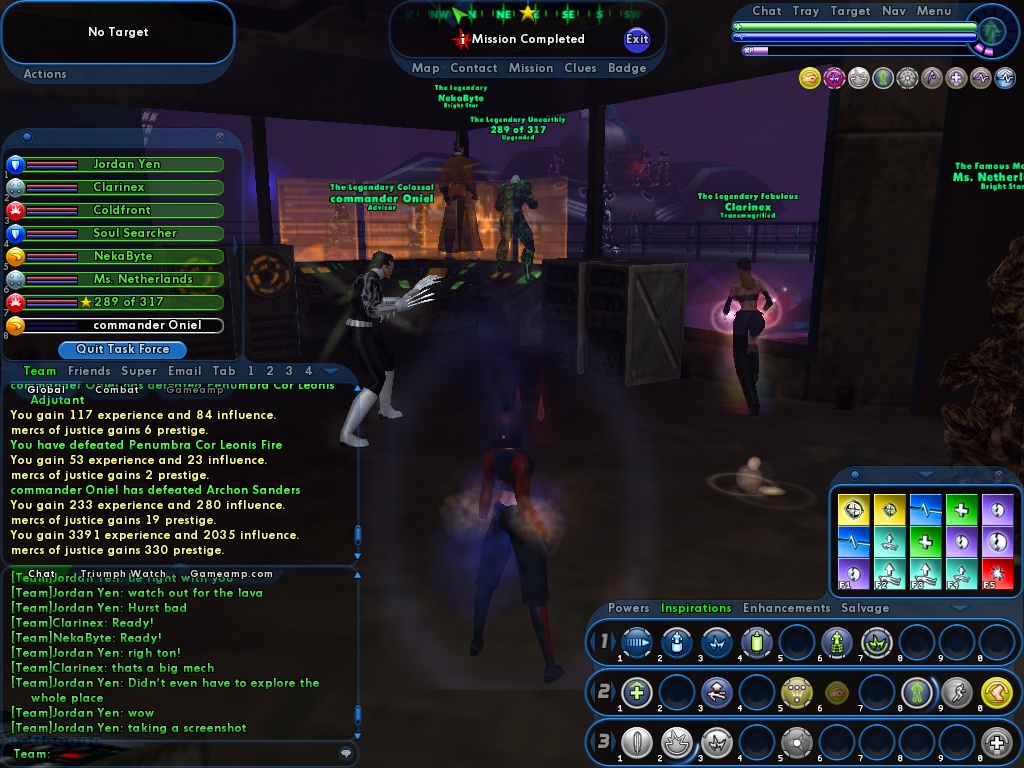
Task: Click the Team chat input field
Action: click(190, 754)
